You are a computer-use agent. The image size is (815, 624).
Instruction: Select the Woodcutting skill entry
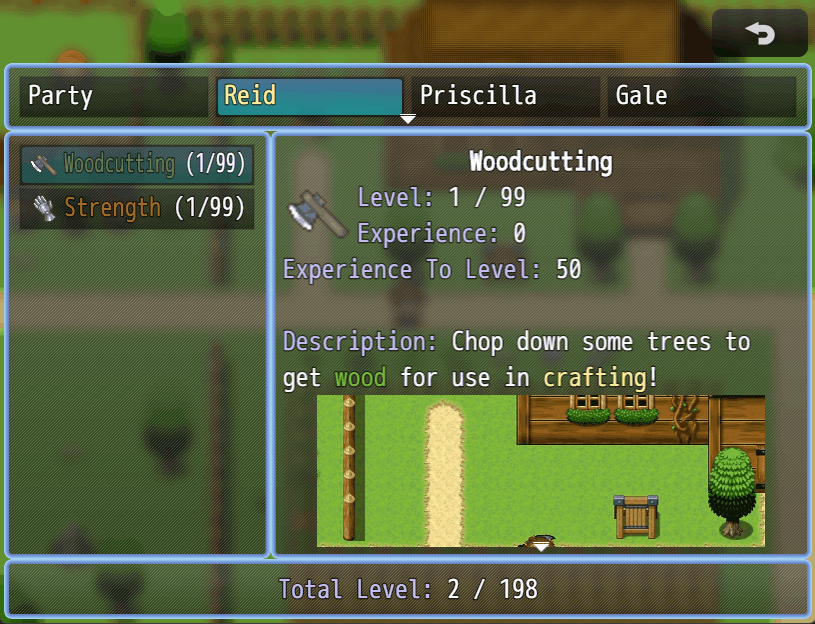(x=137, y=164)
